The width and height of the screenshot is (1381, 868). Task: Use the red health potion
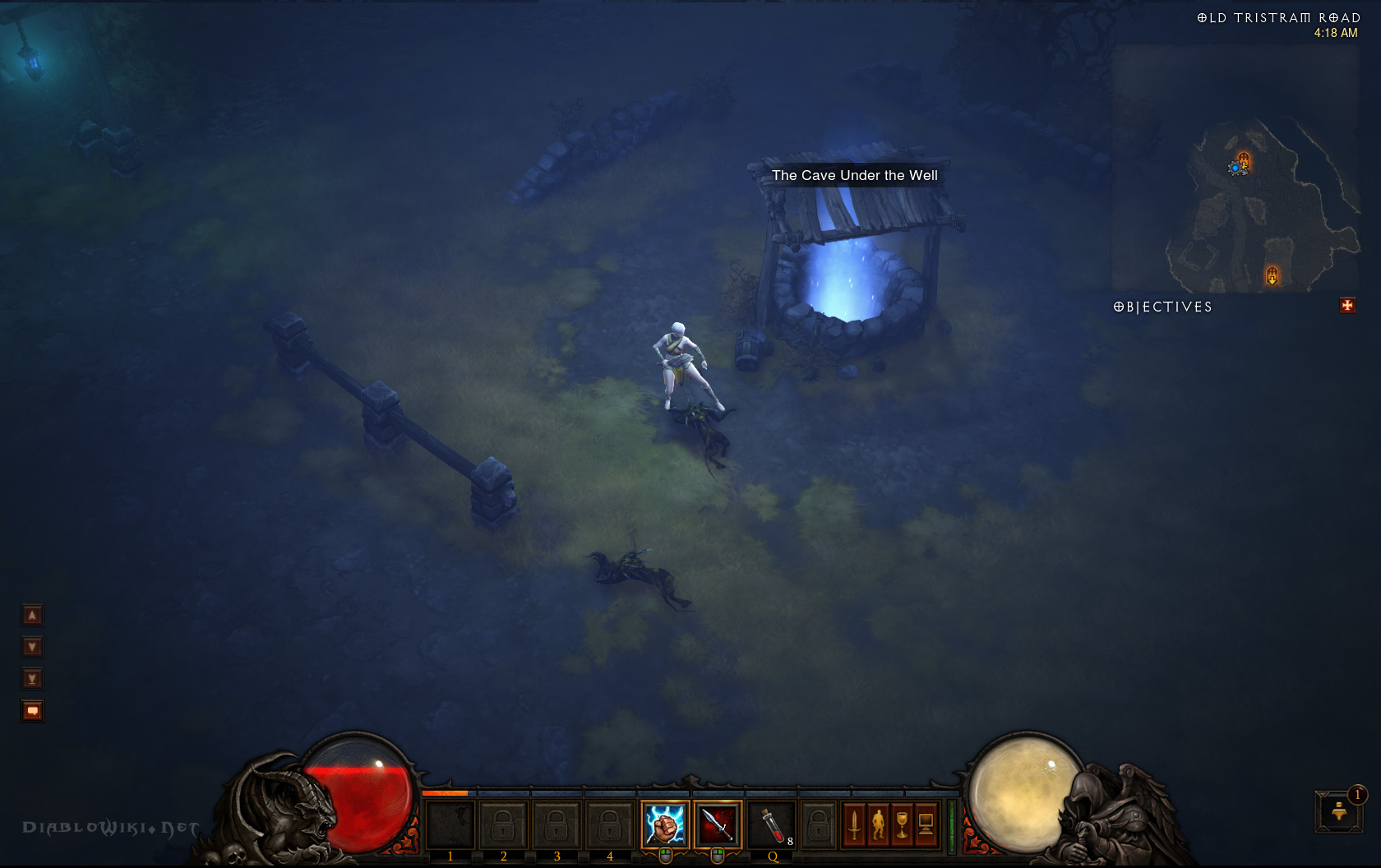pos(772,824)
